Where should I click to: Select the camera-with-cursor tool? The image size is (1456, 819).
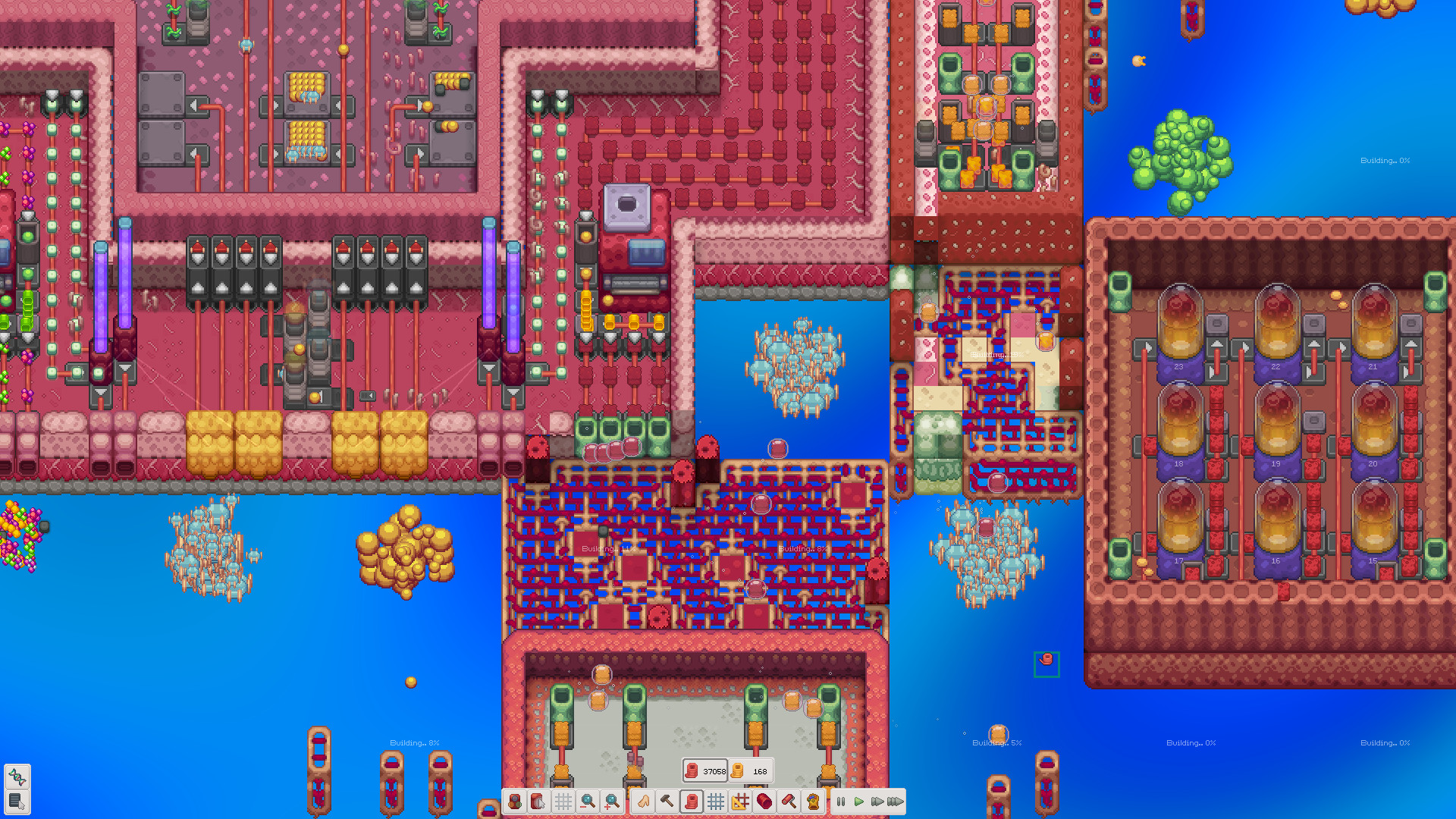point(538,802)
